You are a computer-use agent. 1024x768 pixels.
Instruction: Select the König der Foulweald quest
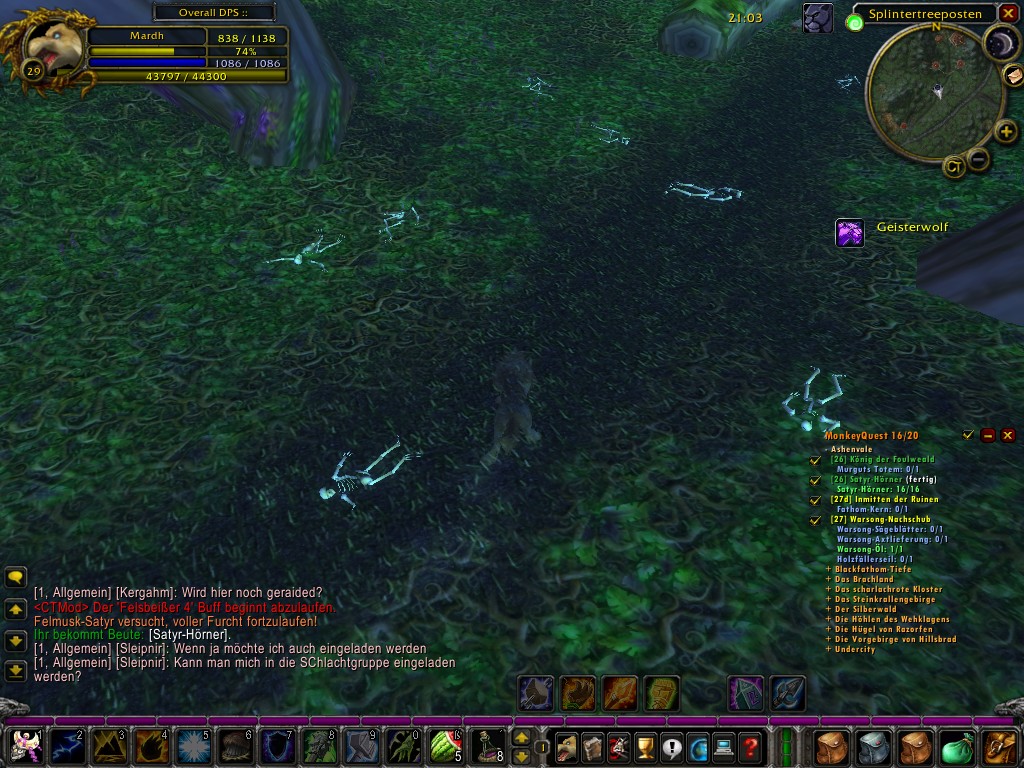pos(881,459)
